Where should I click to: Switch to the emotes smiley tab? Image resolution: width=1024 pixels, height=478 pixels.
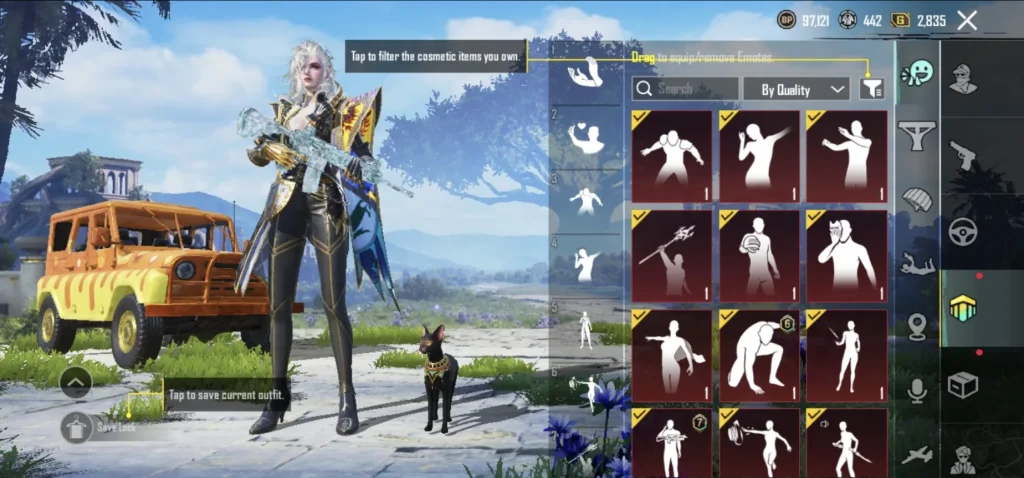(917, 73)
